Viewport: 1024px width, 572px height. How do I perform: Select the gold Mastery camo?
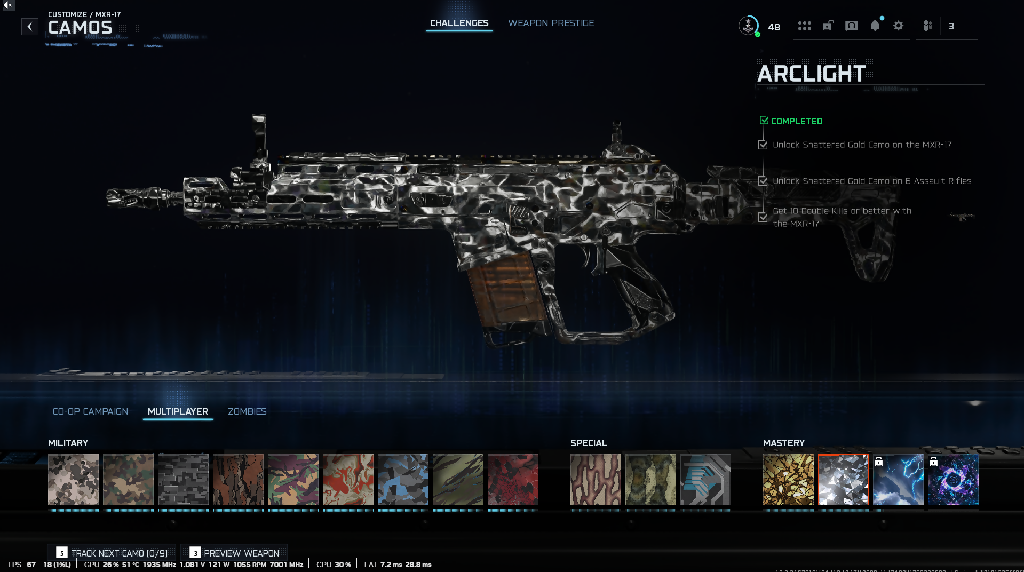789,480
